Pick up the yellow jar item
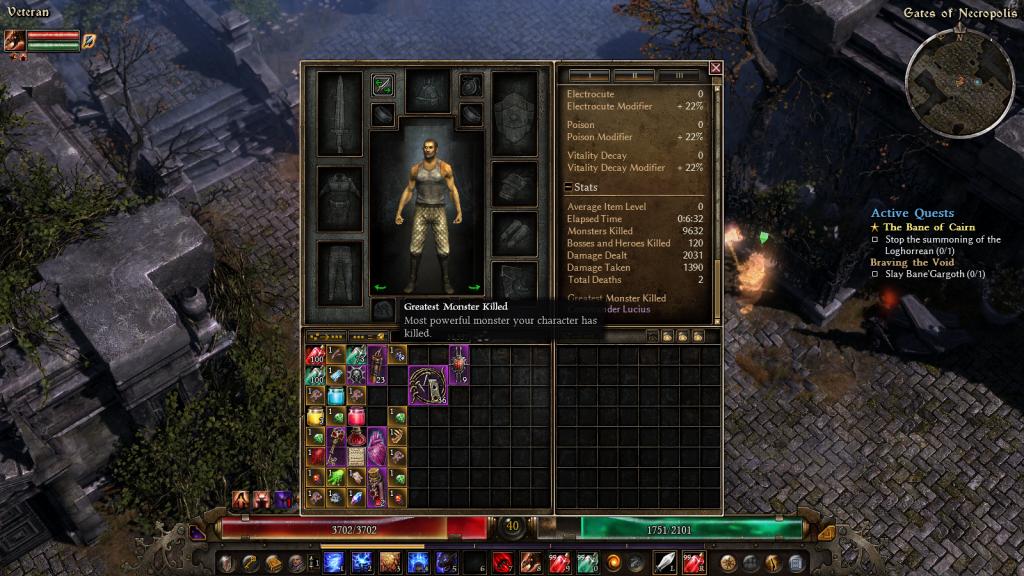Screen dimensions: 1024x576 (315, 416)
